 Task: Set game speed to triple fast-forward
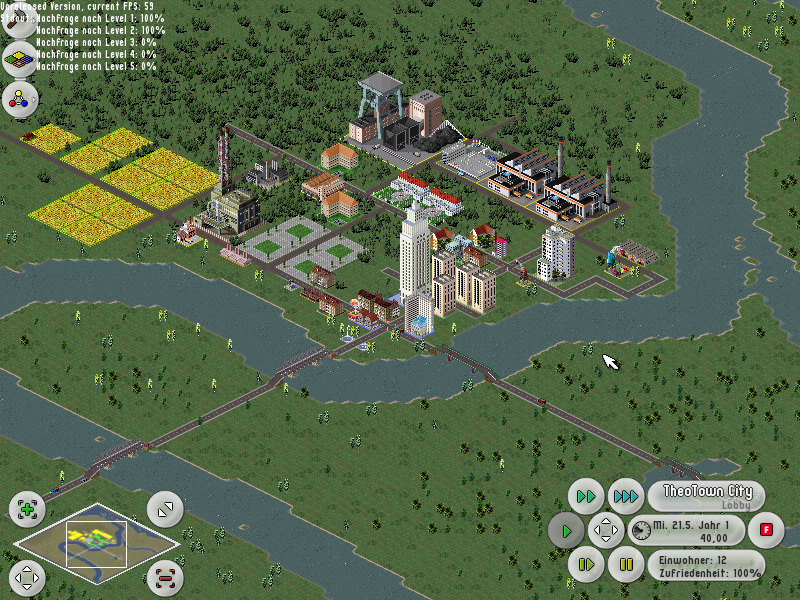(626, 496)
